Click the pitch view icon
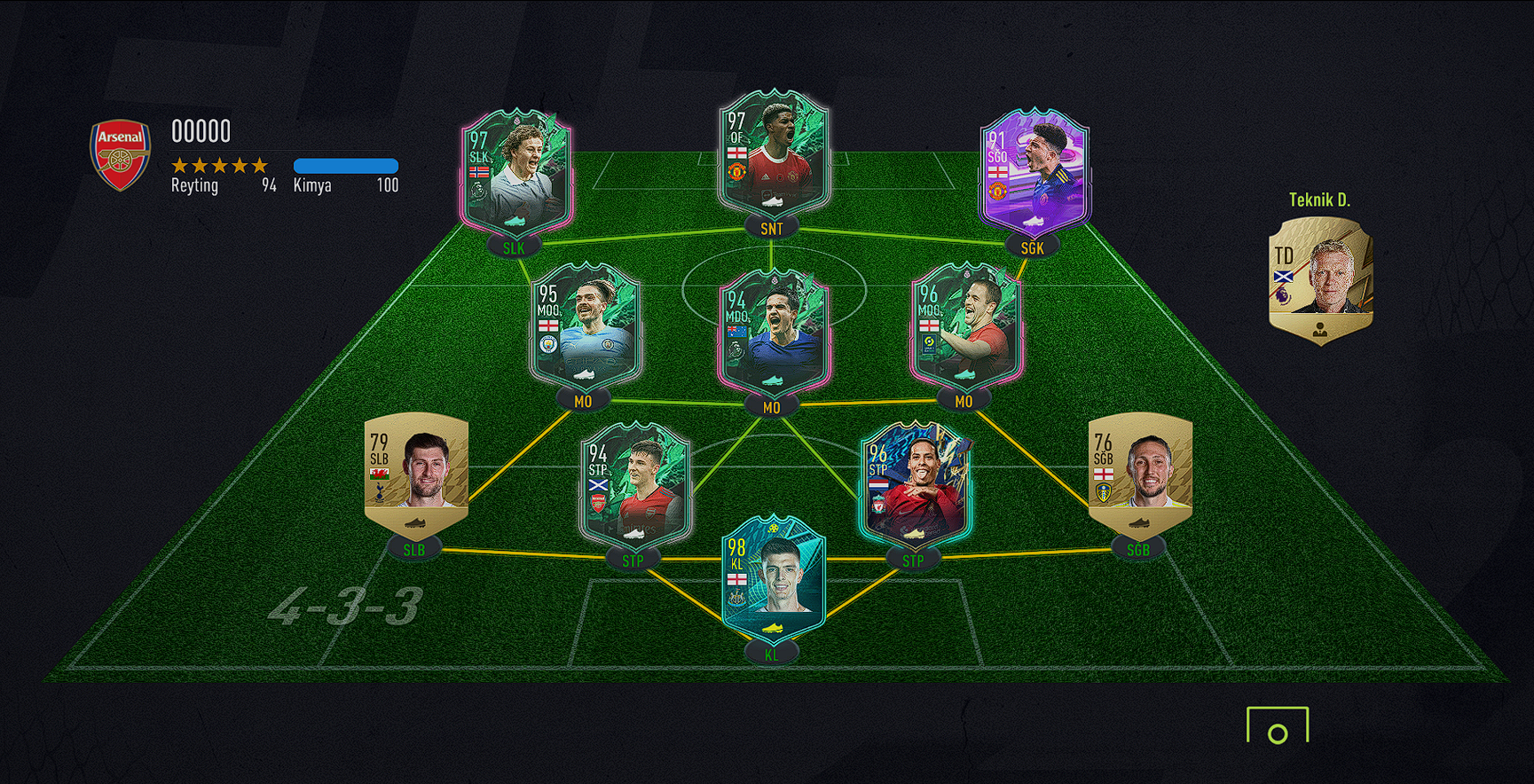The image size is (1534, 784). (x=1277, y=725)
